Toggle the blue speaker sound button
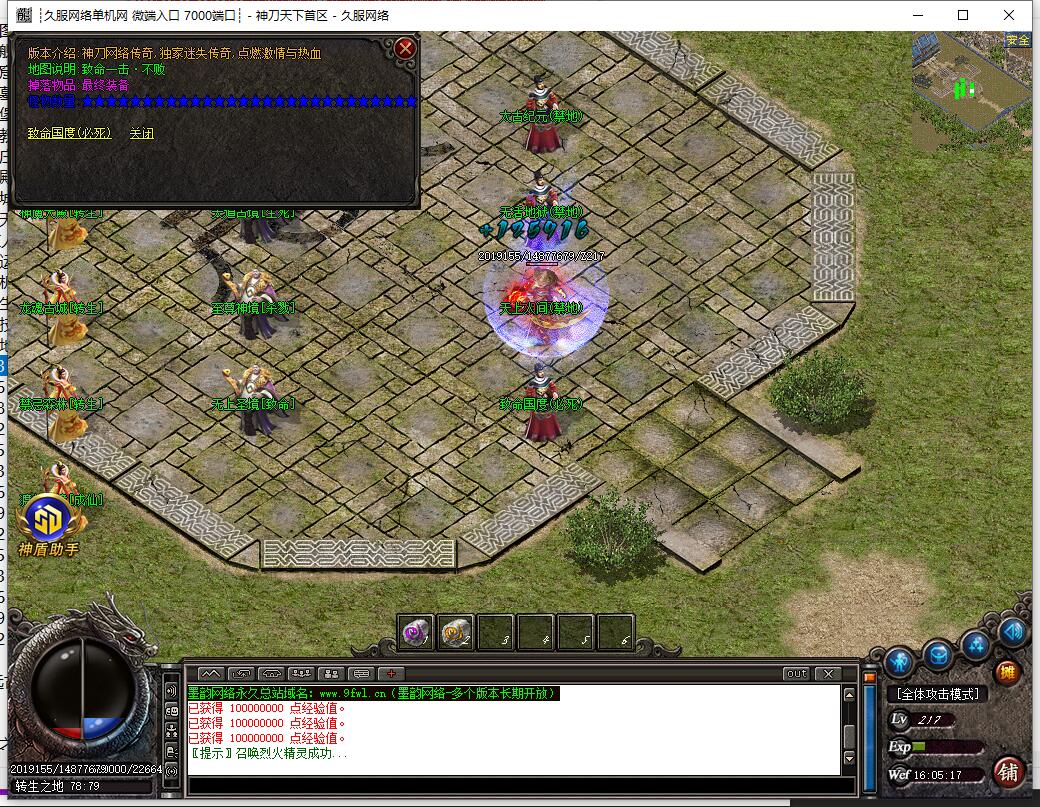 [1012, 632]
